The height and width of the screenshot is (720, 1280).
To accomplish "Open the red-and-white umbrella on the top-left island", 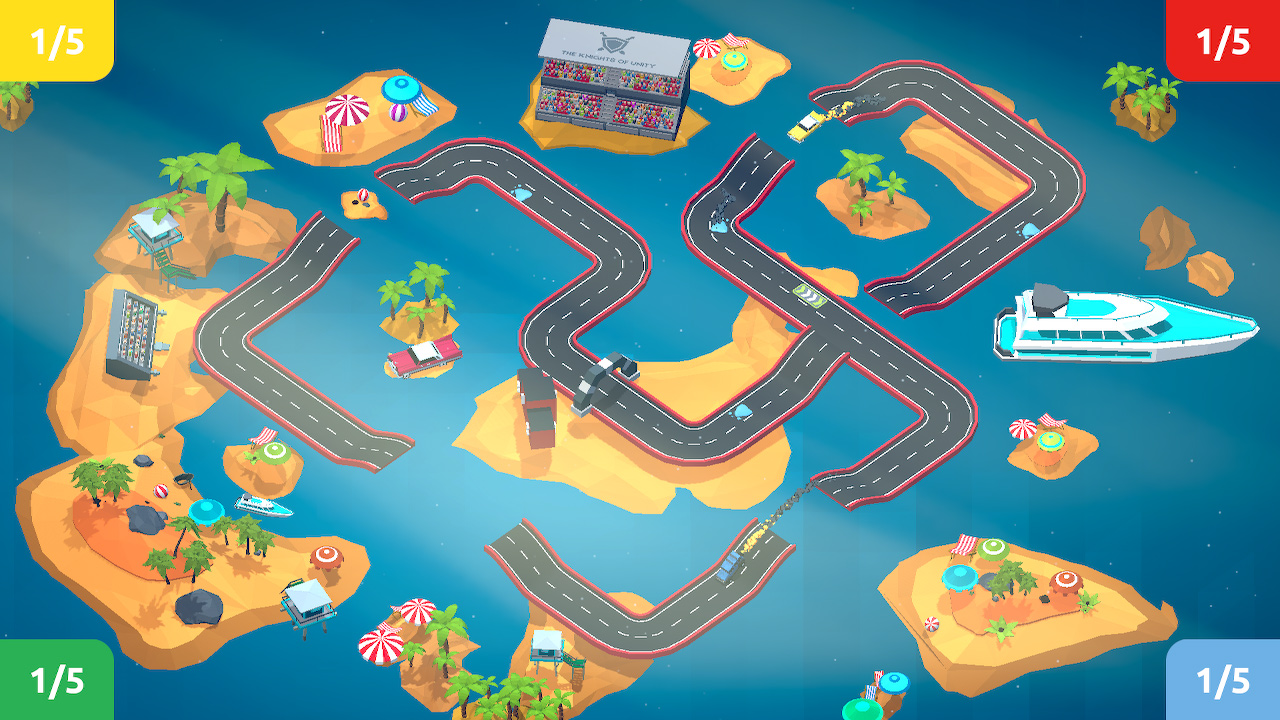I will tap(345, 110).
